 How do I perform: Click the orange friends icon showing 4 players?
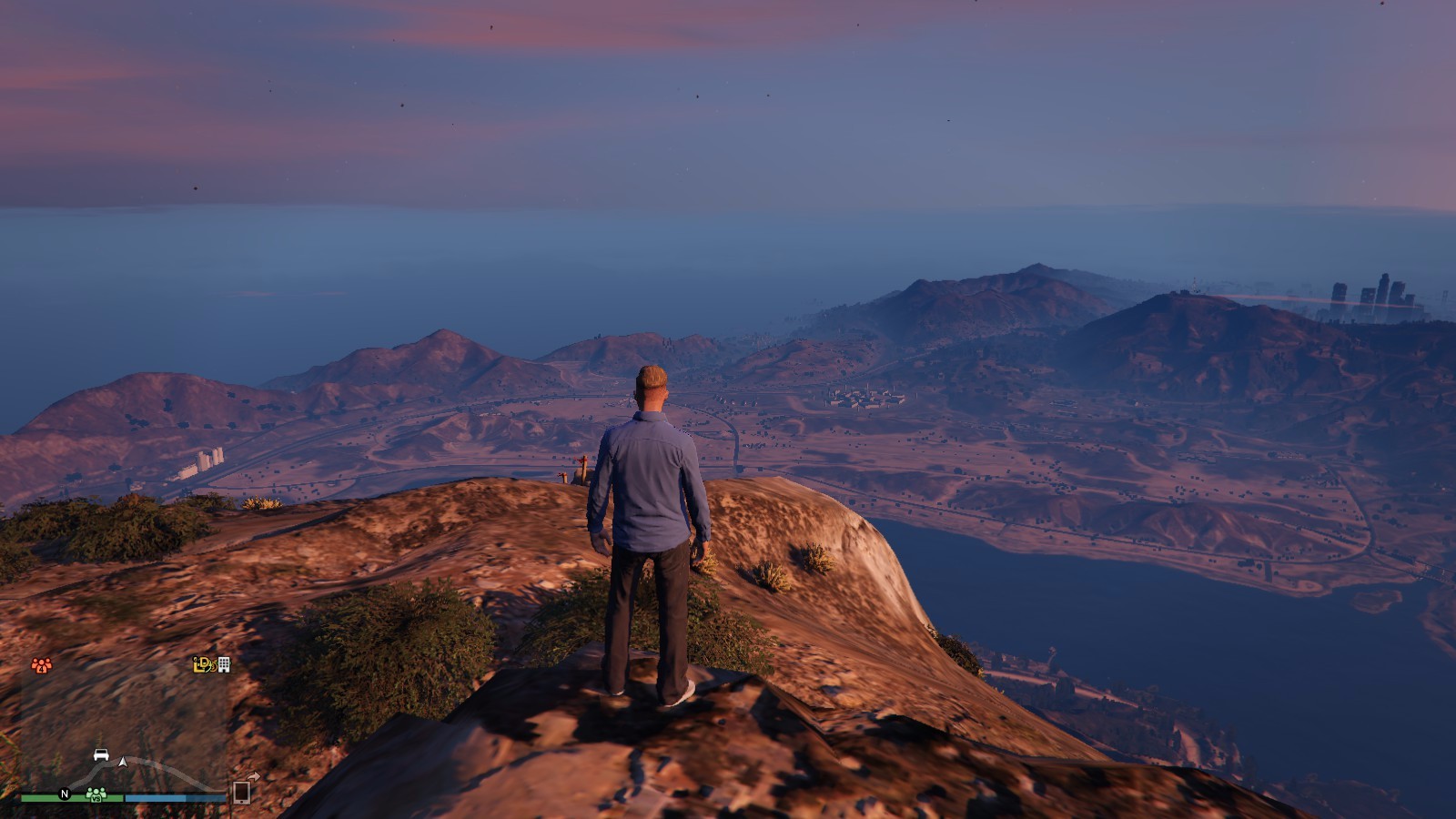click(x=40, y=663)
